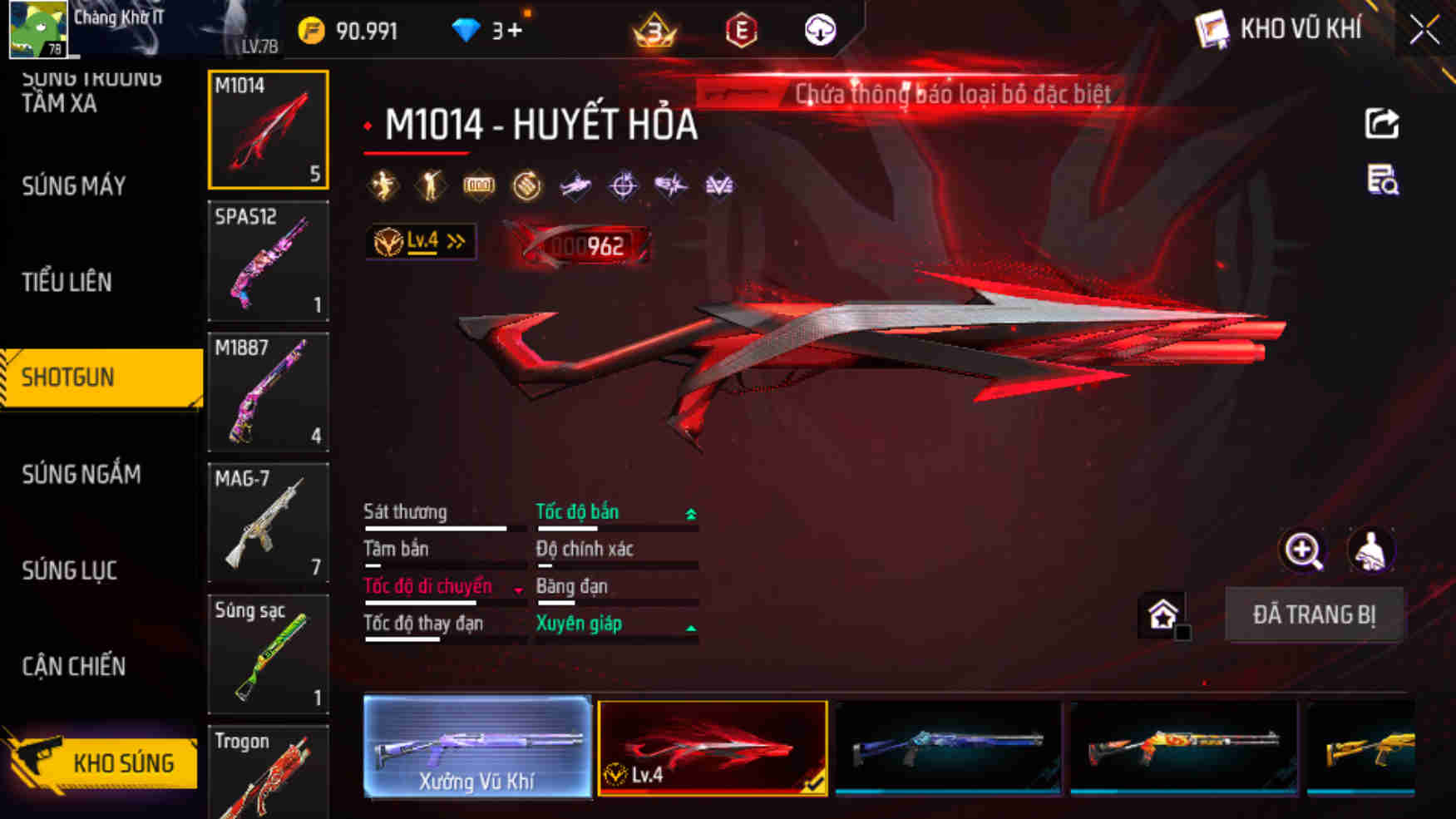Open KHO SÚNG at bottom left
Viewport: 1456px width, 819px height.
125,761
